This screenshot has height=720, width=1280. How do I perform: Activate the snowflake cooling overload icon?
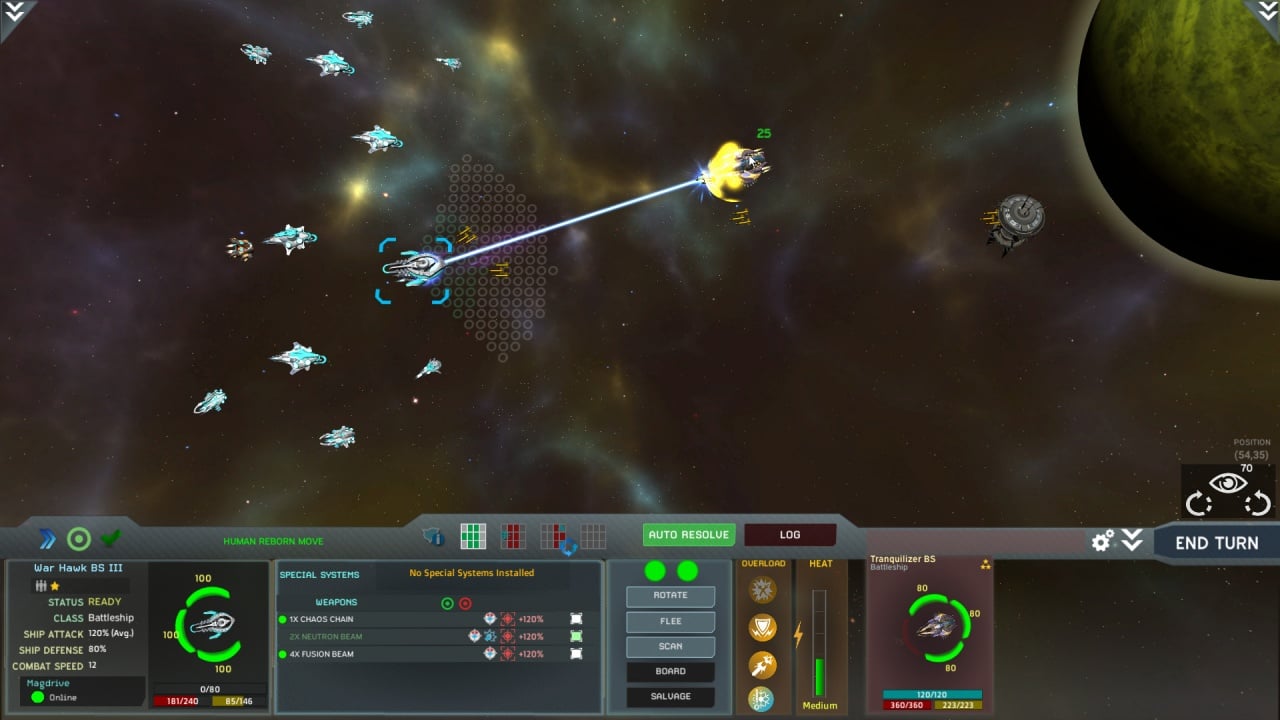coord(762,698)
